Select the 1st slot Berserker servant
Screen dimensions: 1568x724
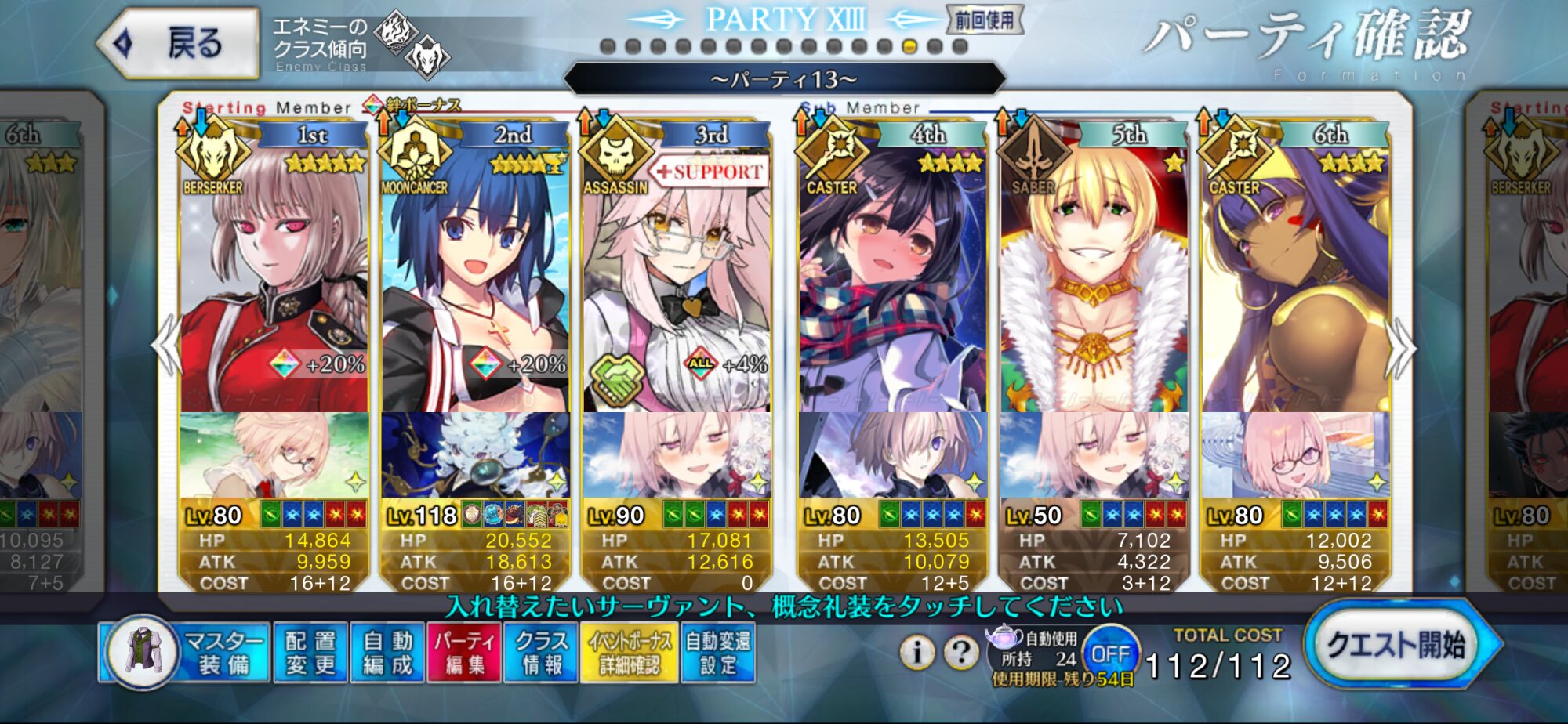click(274, 274)
